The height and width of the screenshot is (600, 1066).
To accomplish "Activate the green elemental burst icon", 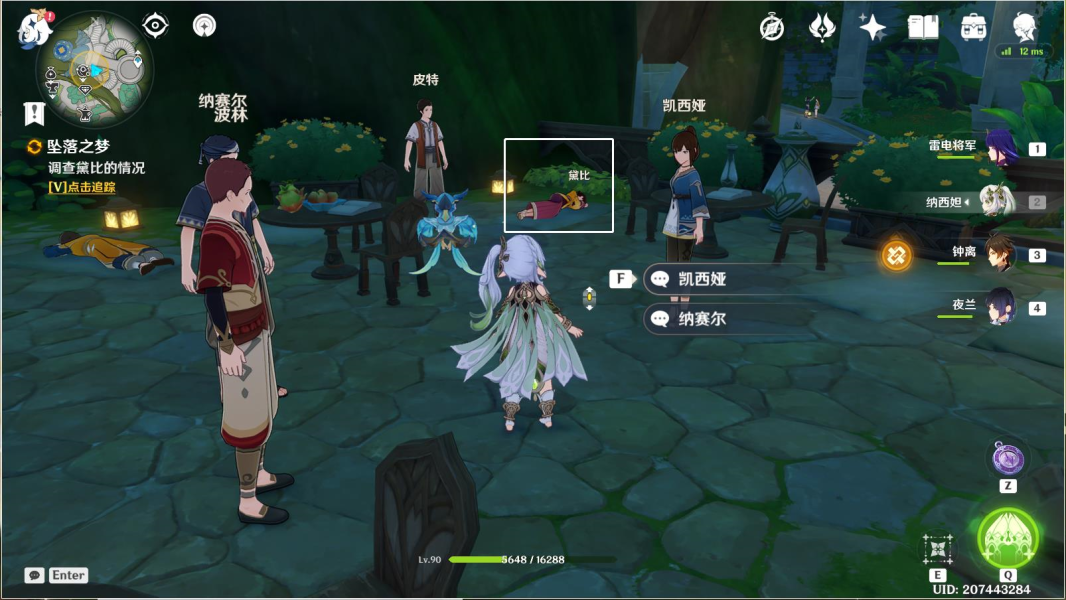I will [1008, 539].
